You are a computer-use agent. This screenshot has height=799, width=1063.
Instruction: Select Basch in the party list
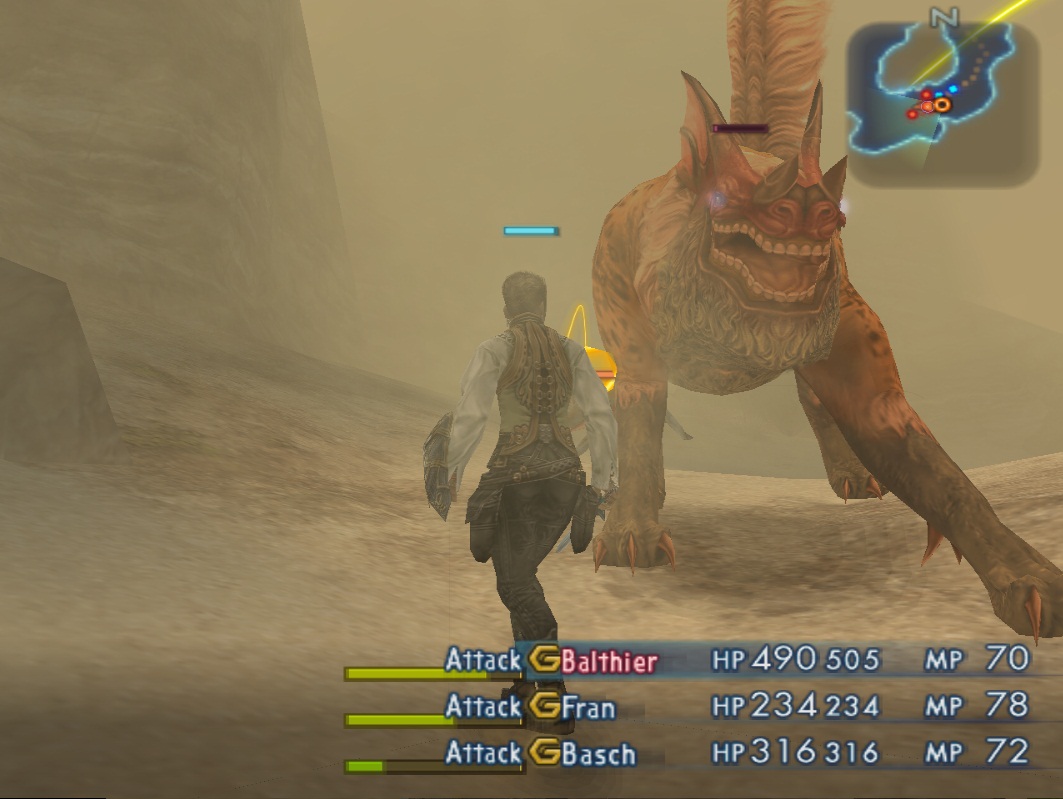click(598, 753)
